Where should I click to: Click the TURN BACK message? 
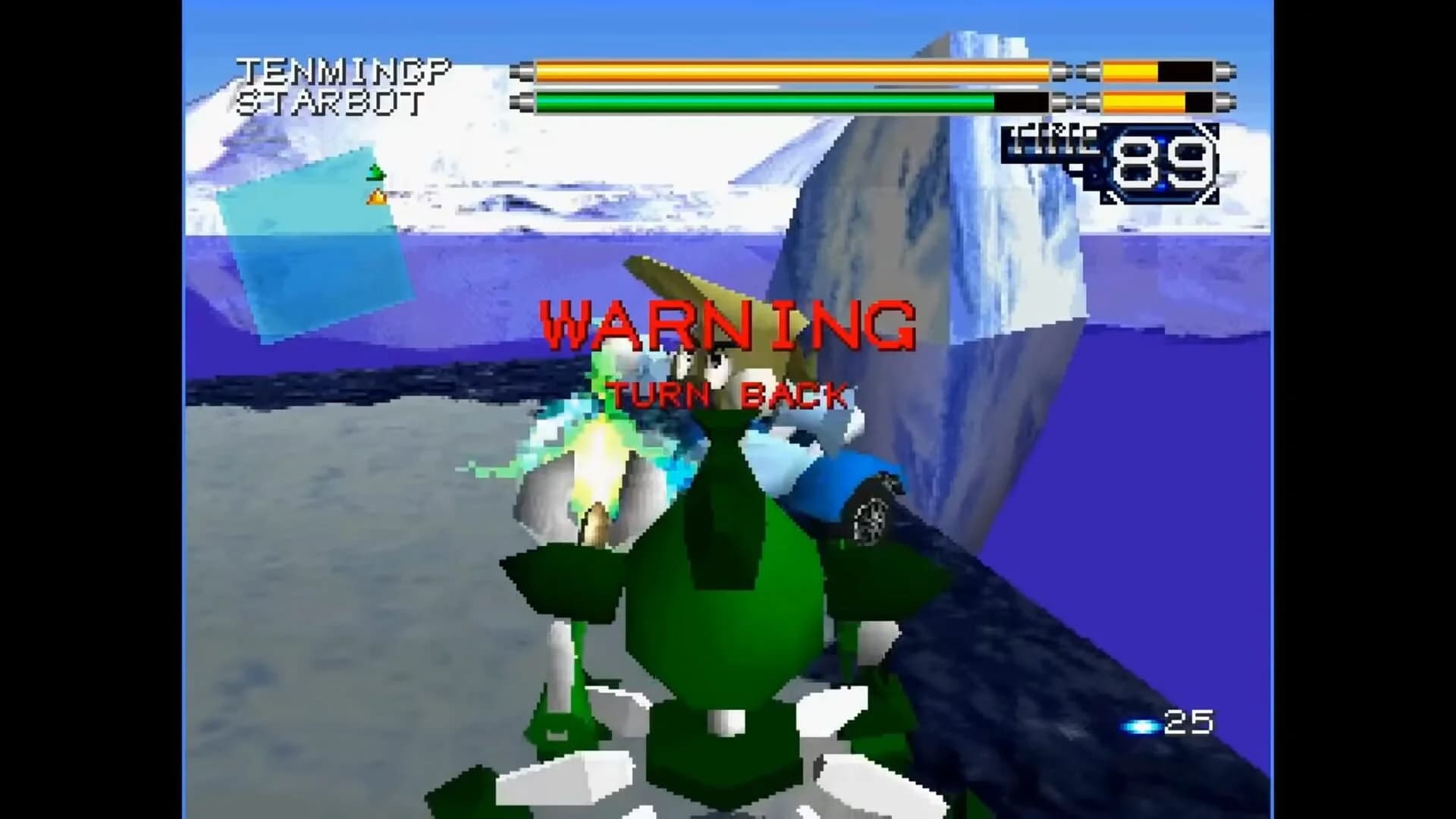coord(728,394)
